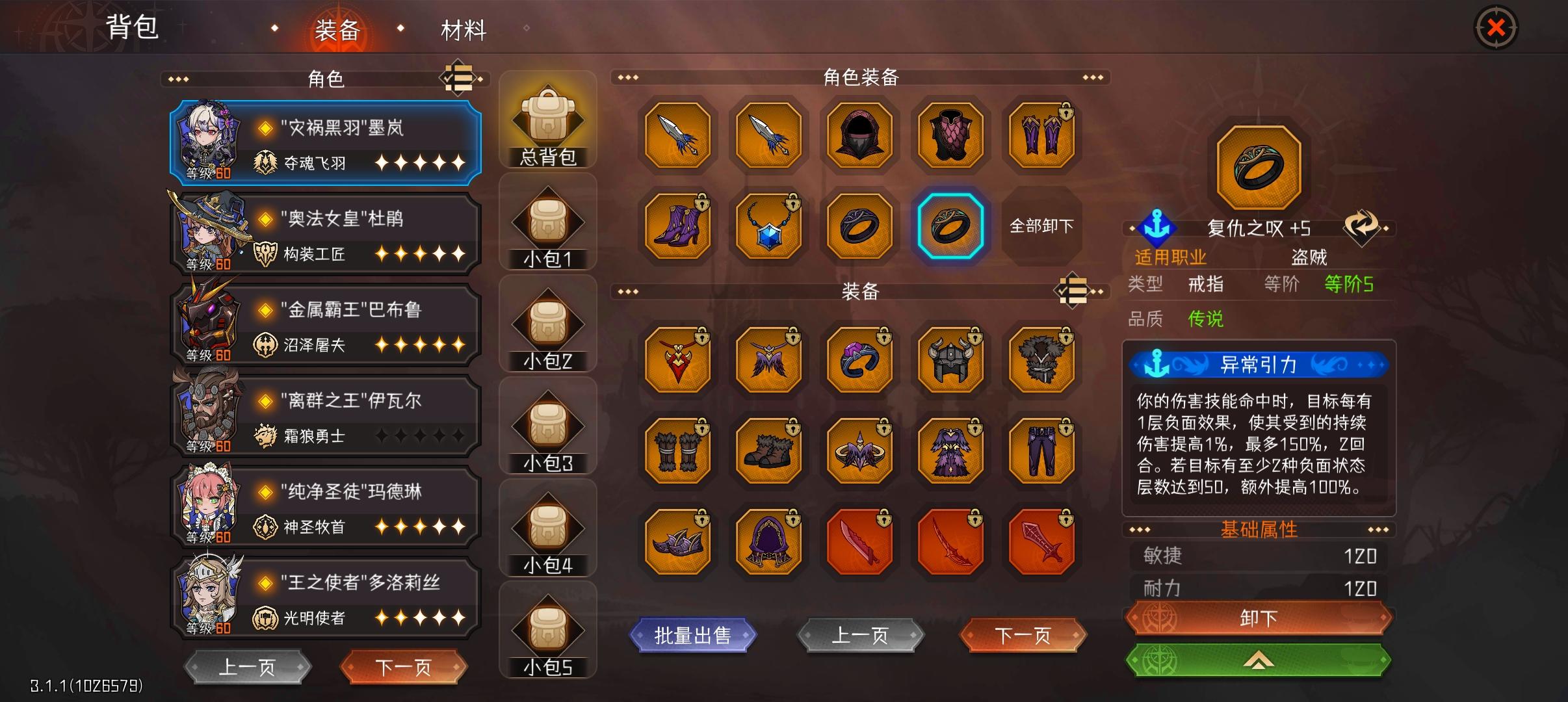
Task: 点击装备栏标题旁的筛选勾选图标
Action: [1074, 291]
